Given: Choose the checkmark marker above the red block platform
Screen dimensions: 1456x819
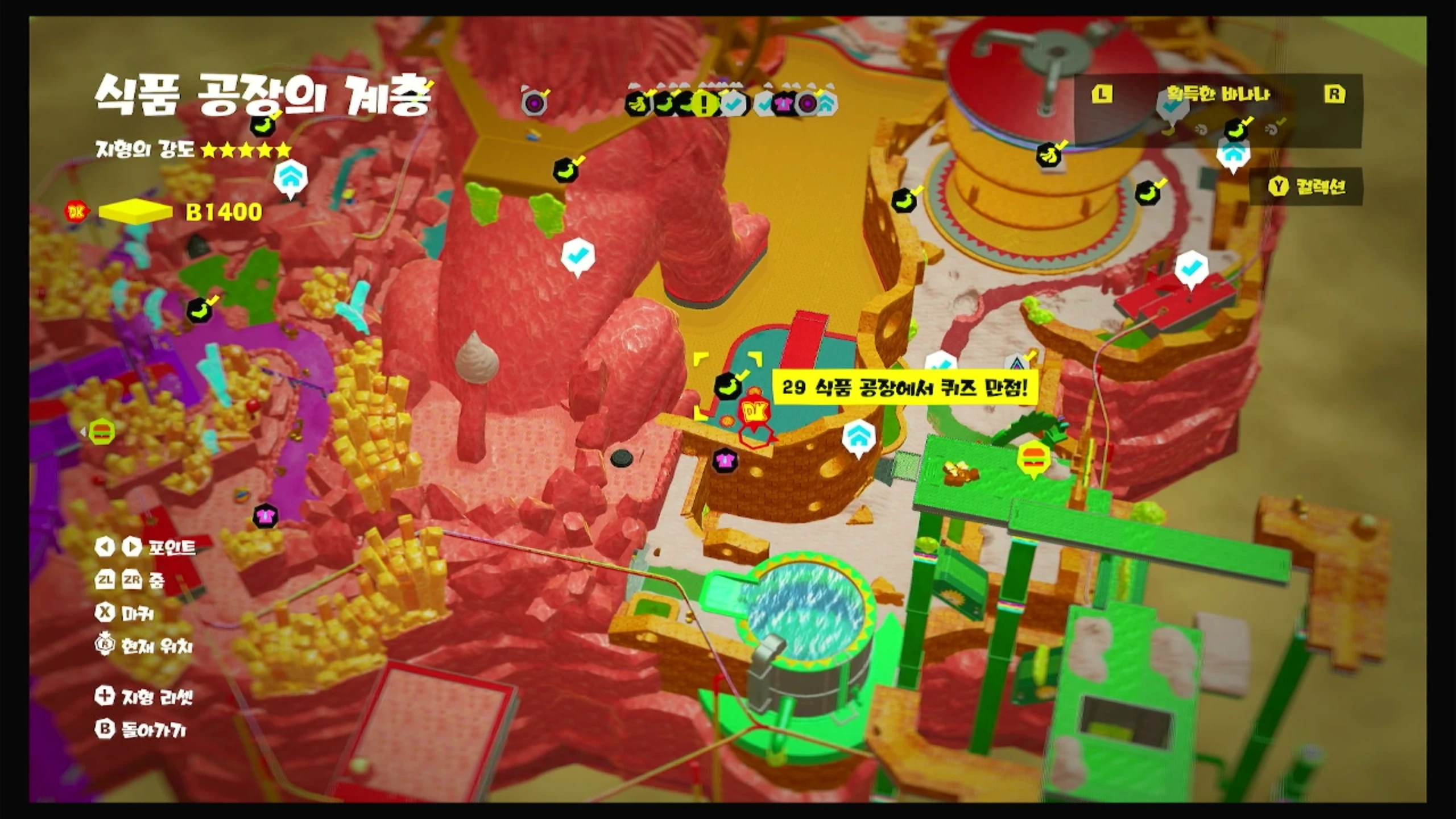Looking at the screenshot, I should (x=1190, y=268).
